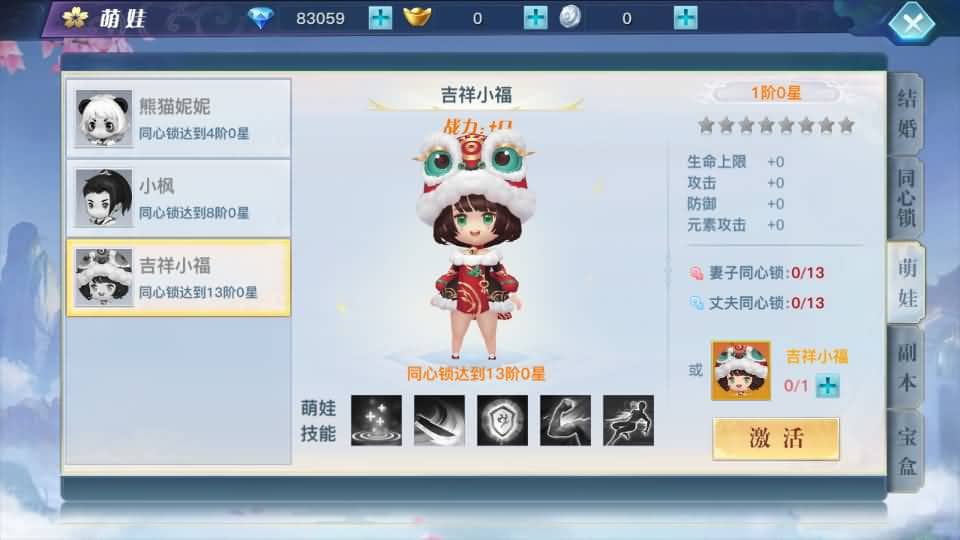Open the 宝盒 tab
This screenshot has width=960, height=540.
pos(907,448)
